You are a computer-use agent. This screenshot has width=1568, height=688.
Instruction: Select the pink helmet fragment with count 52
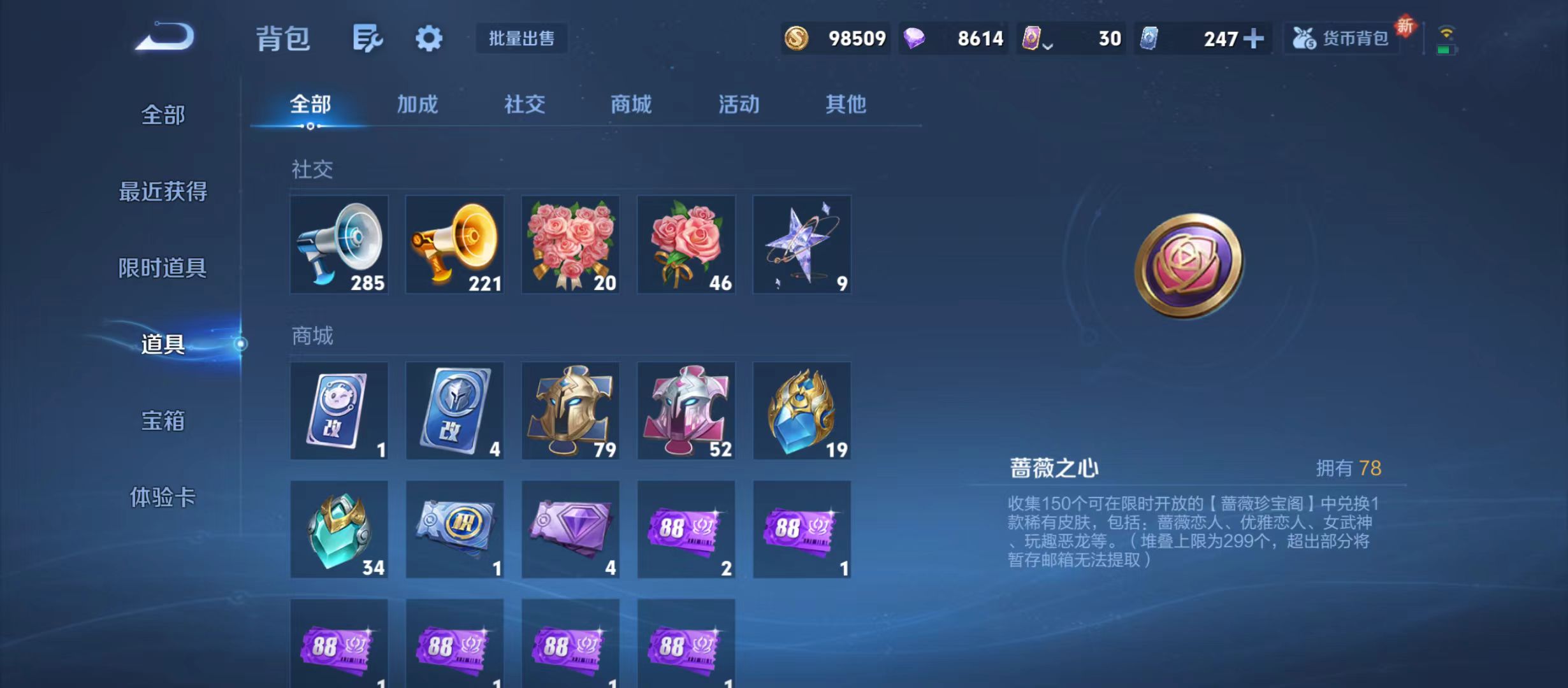point(686,411)
